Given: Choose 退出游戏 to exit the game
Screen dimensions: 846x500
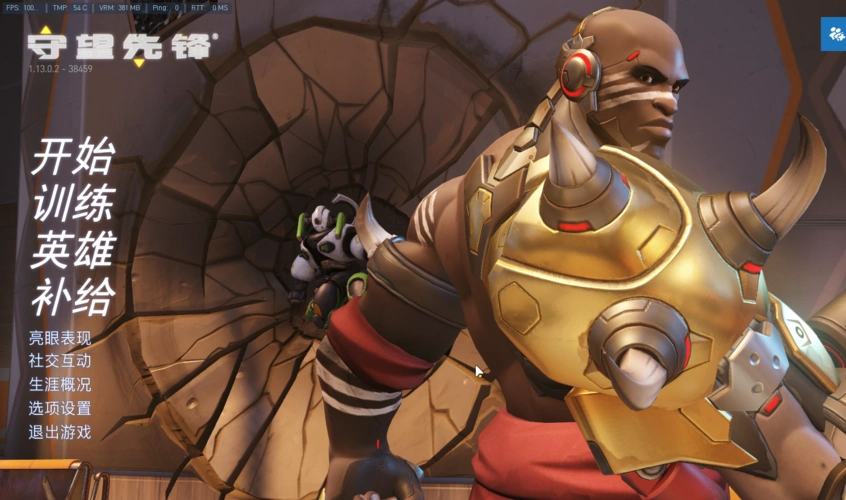Looking at the screenshot, I should [60, 432].
